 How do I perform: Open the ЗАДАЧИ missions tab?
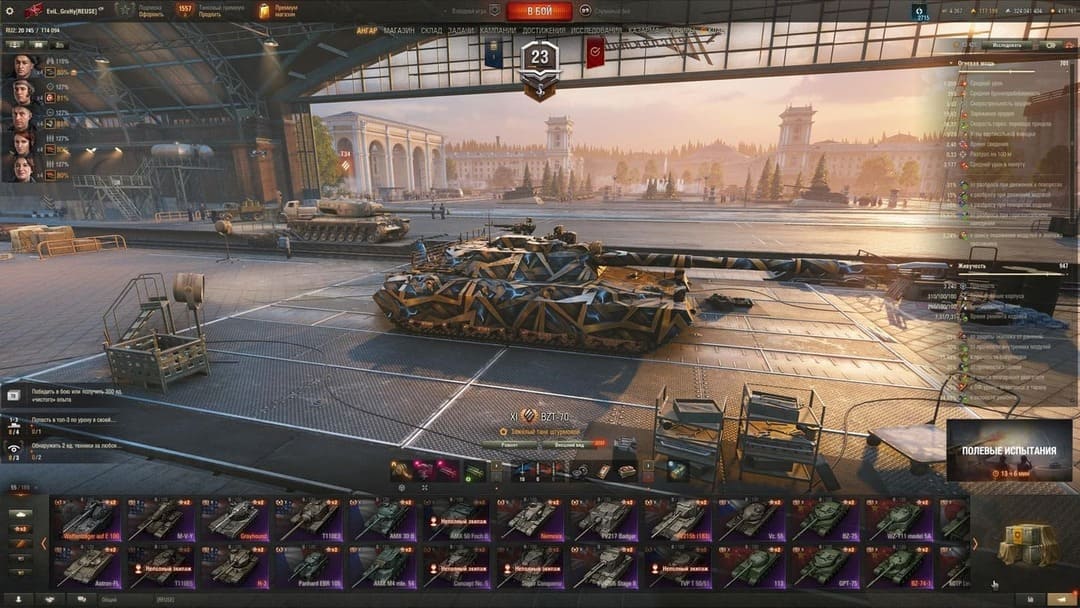pos(461,30)
